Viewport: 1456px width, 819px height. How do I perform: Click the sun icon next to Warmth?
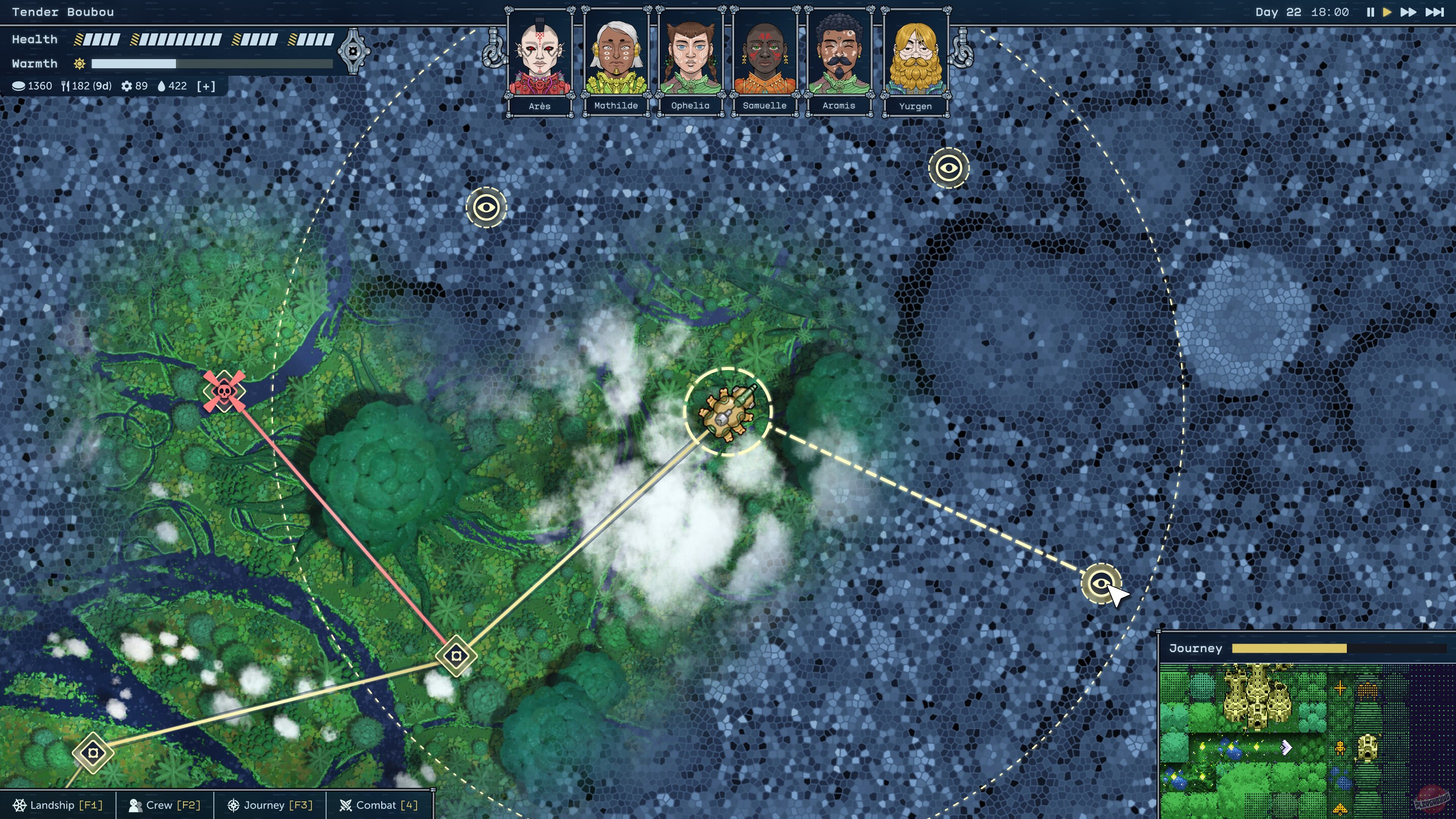(x=80, y=63)
